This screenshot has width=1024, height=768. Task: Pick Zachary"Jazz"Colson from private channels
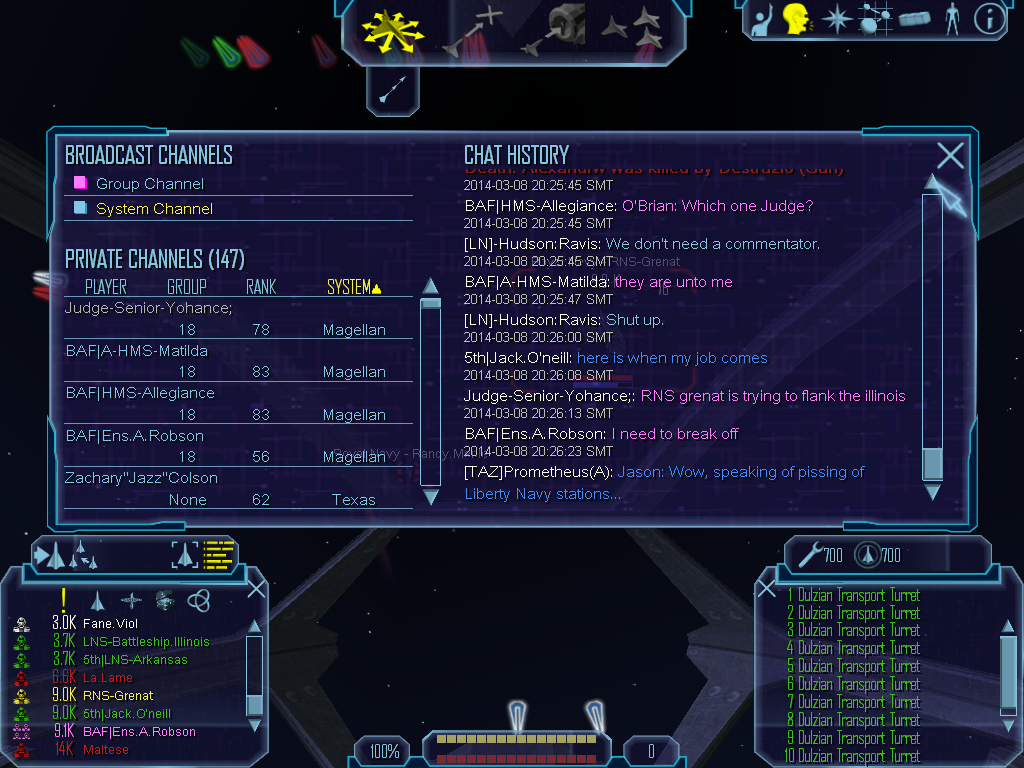coord(141,478)
